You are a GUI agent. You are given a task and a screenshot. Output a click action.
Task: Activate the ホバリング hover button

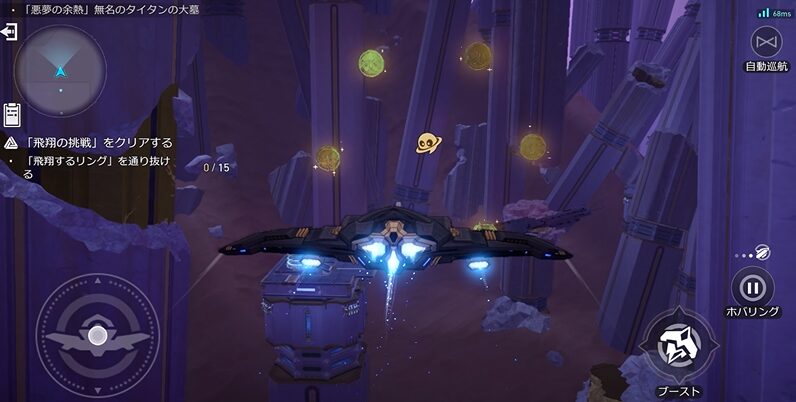752,289
